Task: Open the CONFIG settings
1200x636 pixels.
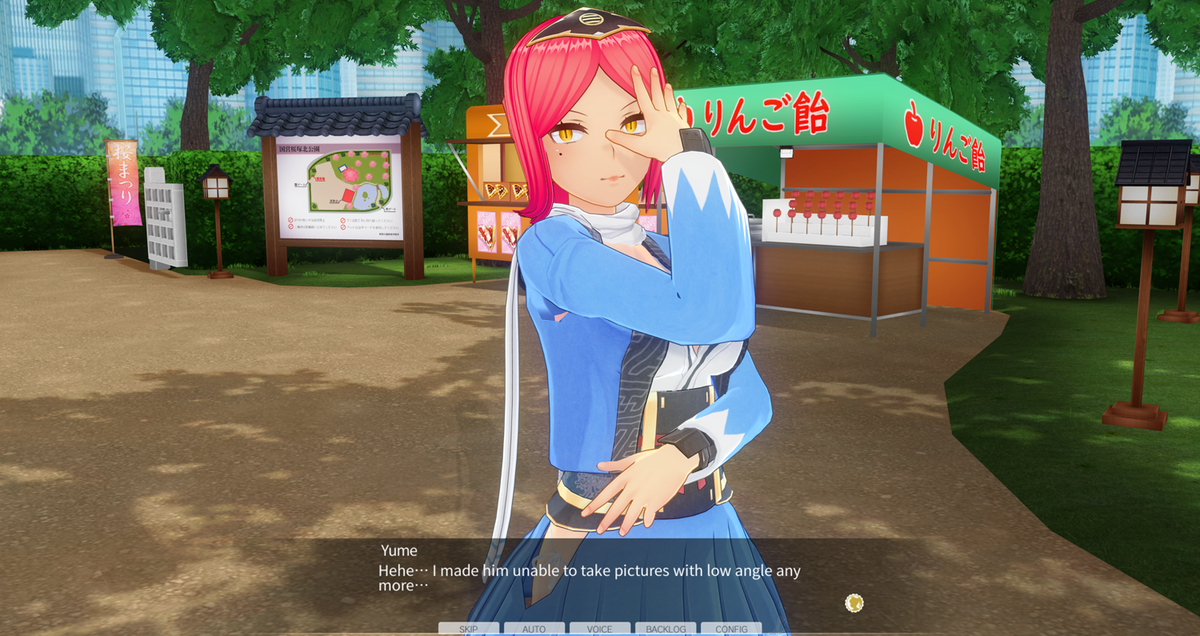Action: 731,629
